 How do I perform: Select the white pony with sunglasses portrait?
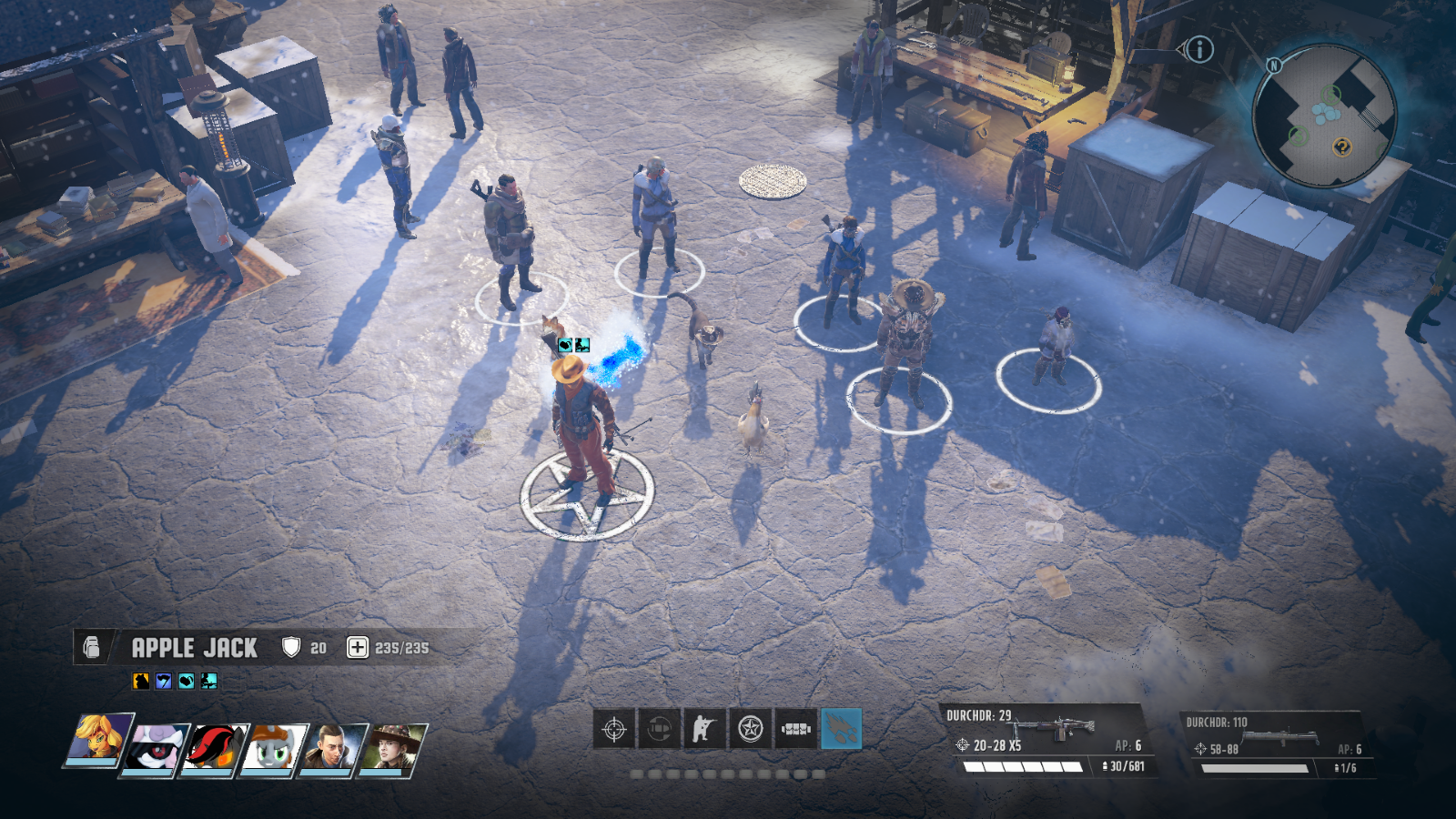point(157,748)
